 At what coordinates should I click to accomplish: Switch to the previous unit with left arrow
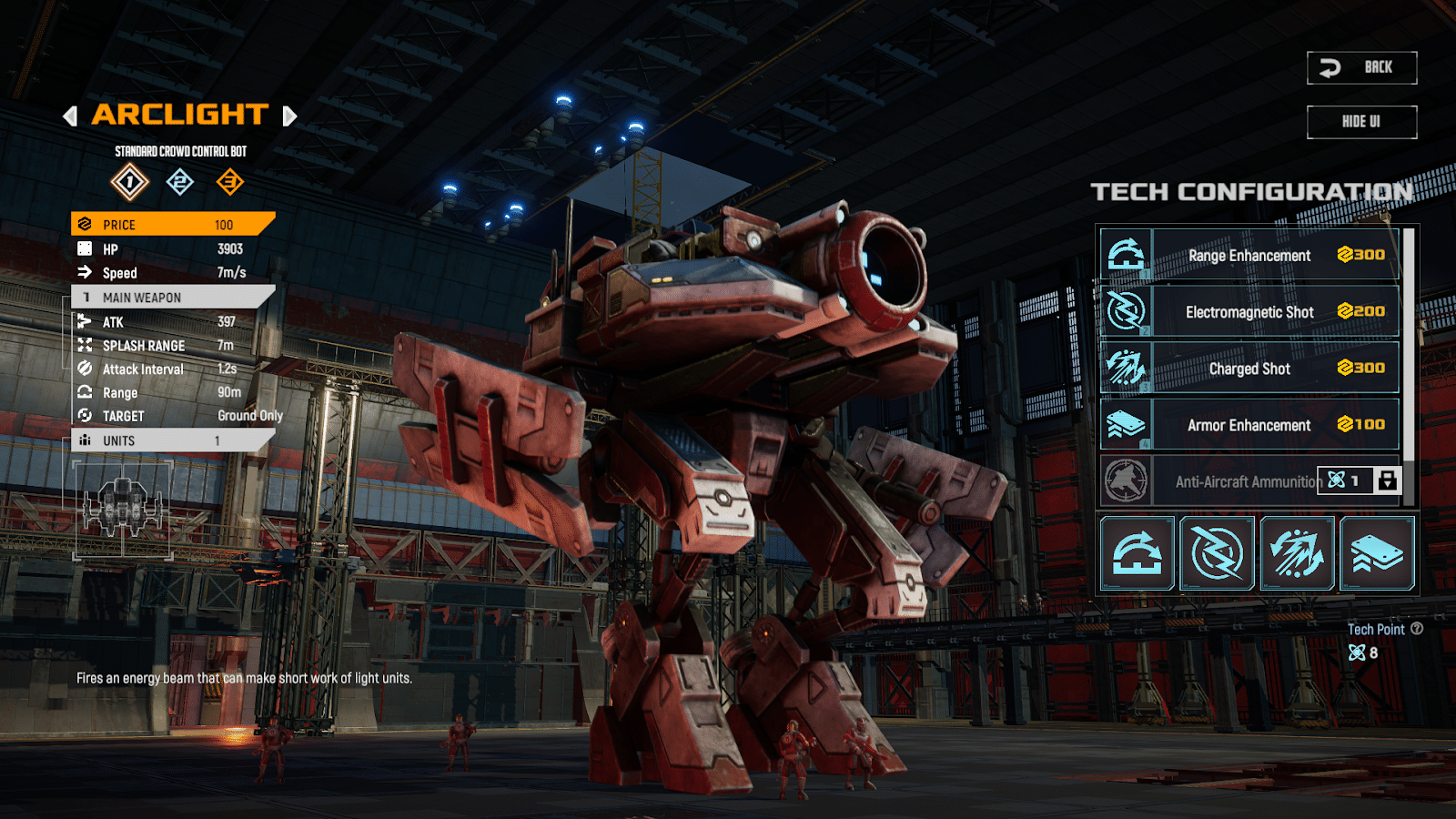pyautogui.click(x=70, y=116)
